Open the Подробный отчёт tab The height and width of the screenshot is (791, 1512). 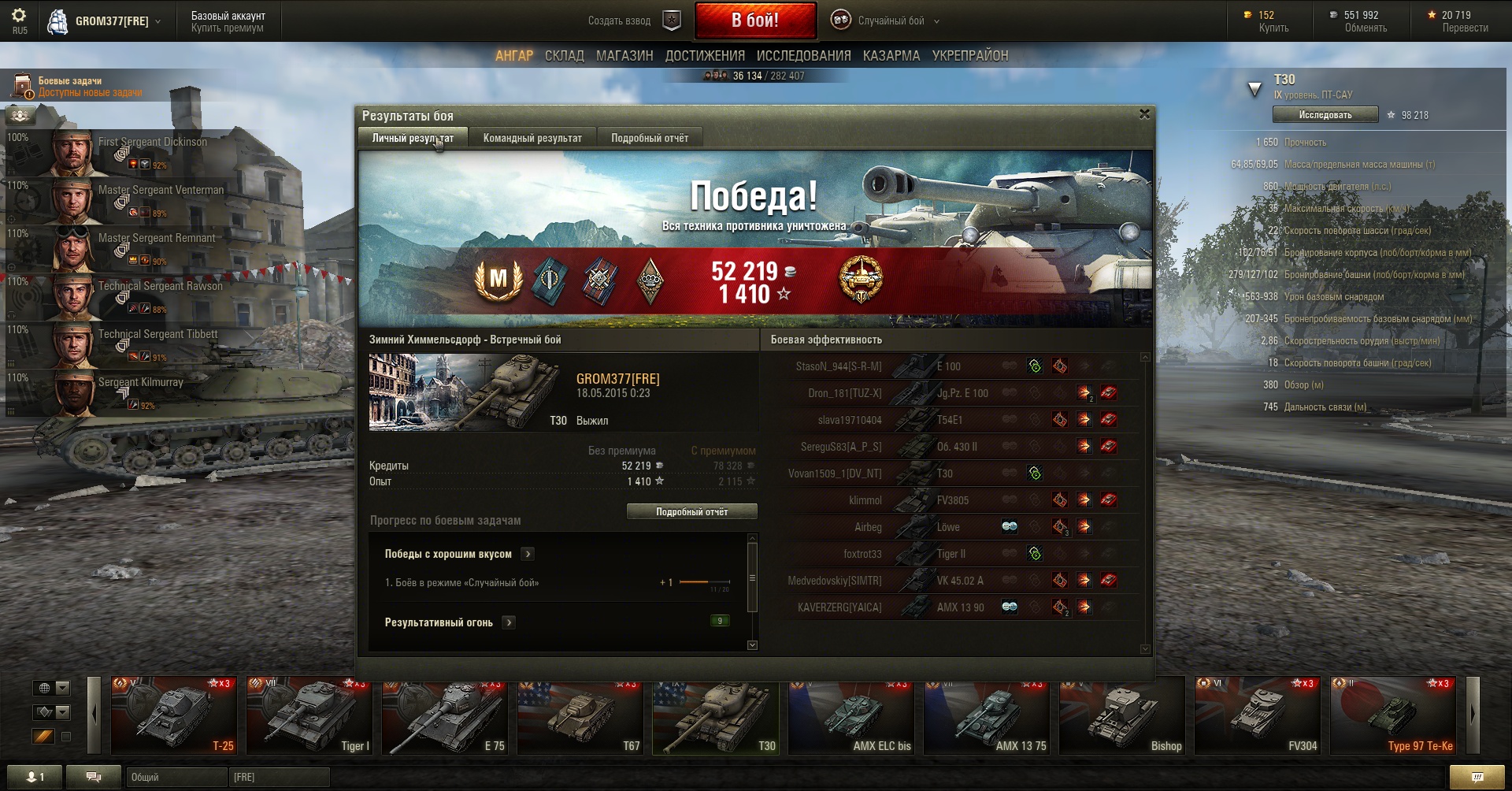[649, 138]
